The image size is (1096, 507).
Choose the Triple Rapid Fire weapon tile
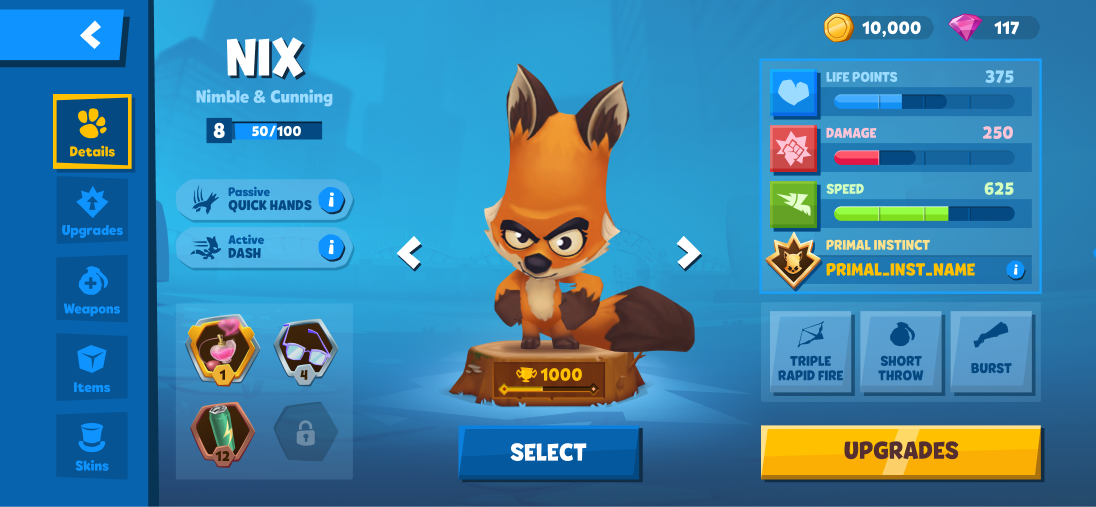coord(811,355)
